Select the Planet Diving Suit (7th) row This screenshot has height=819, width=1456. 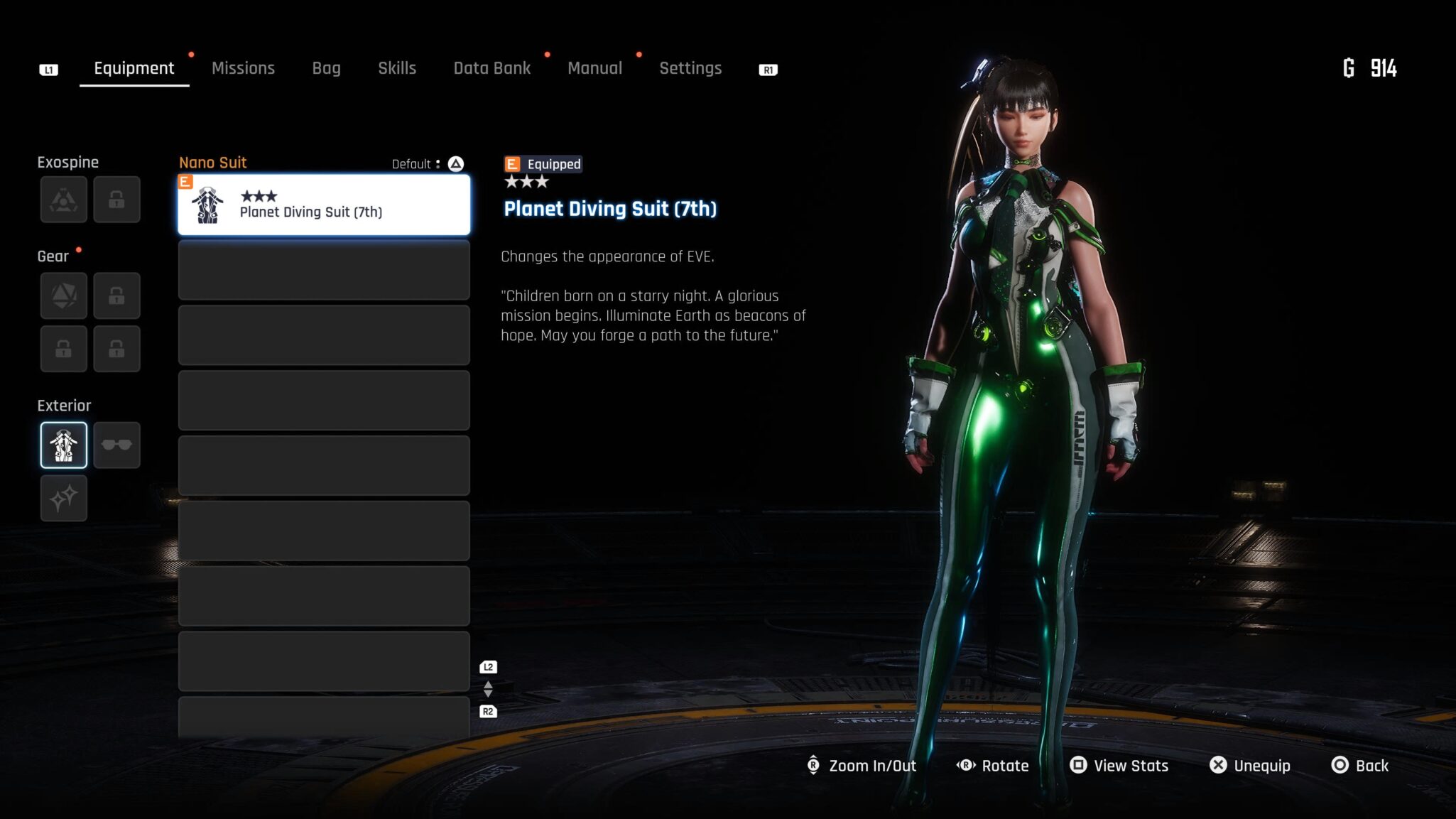324,205
